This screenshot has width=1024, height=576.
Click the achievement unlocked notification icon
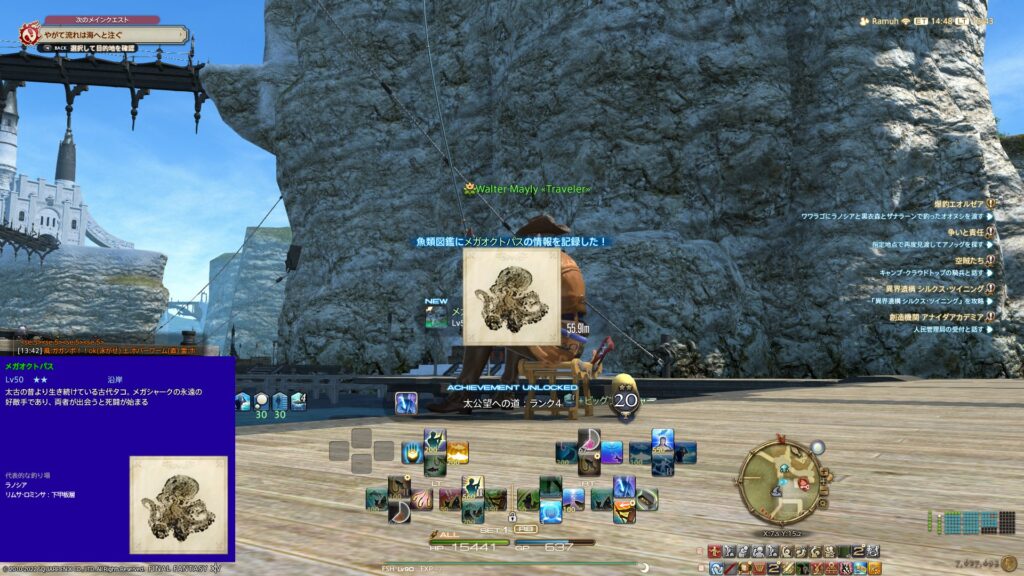pyautogui.click(x=406, y=402)
